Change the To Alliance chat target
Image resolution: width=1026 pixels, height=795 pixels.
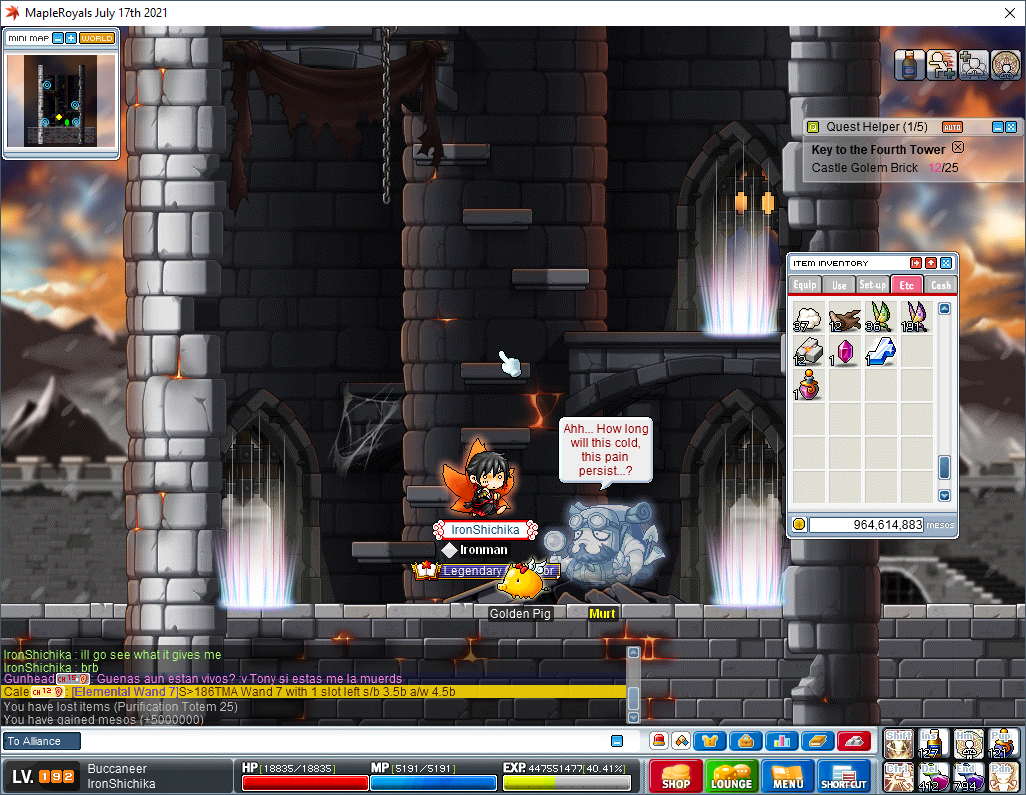(40, 741)
